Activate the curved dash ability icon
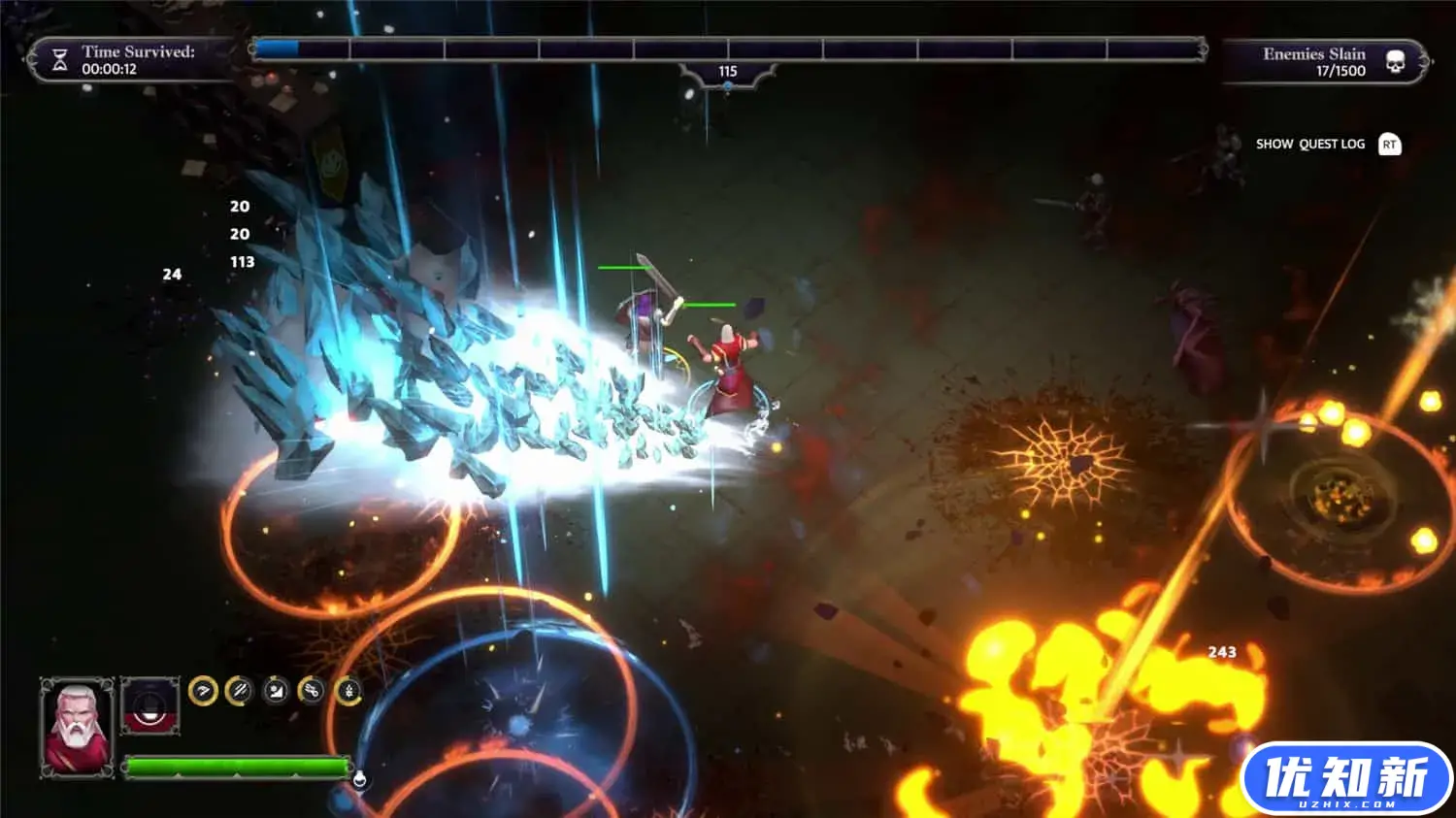The height and width of the screenshot is (818, 1456). (x=203, y=691)
